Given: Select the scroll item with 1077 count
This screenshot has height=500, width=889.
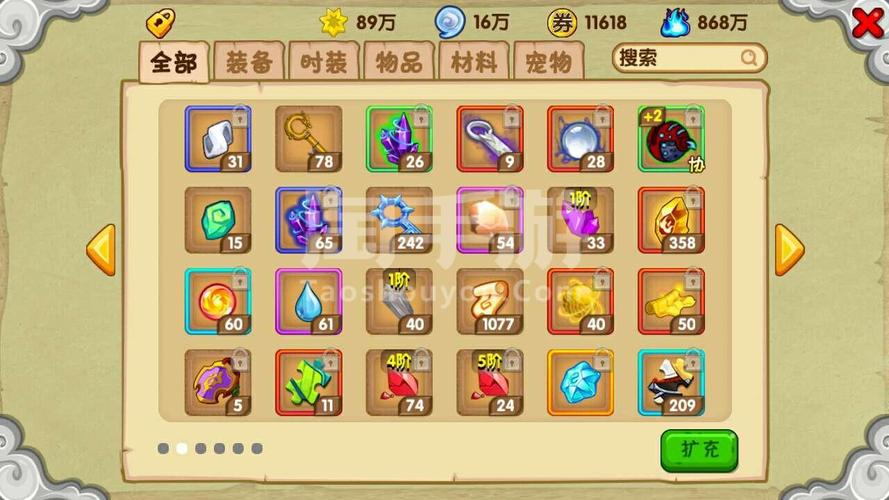Looking at the screenshot, I should tap(490, 301).
